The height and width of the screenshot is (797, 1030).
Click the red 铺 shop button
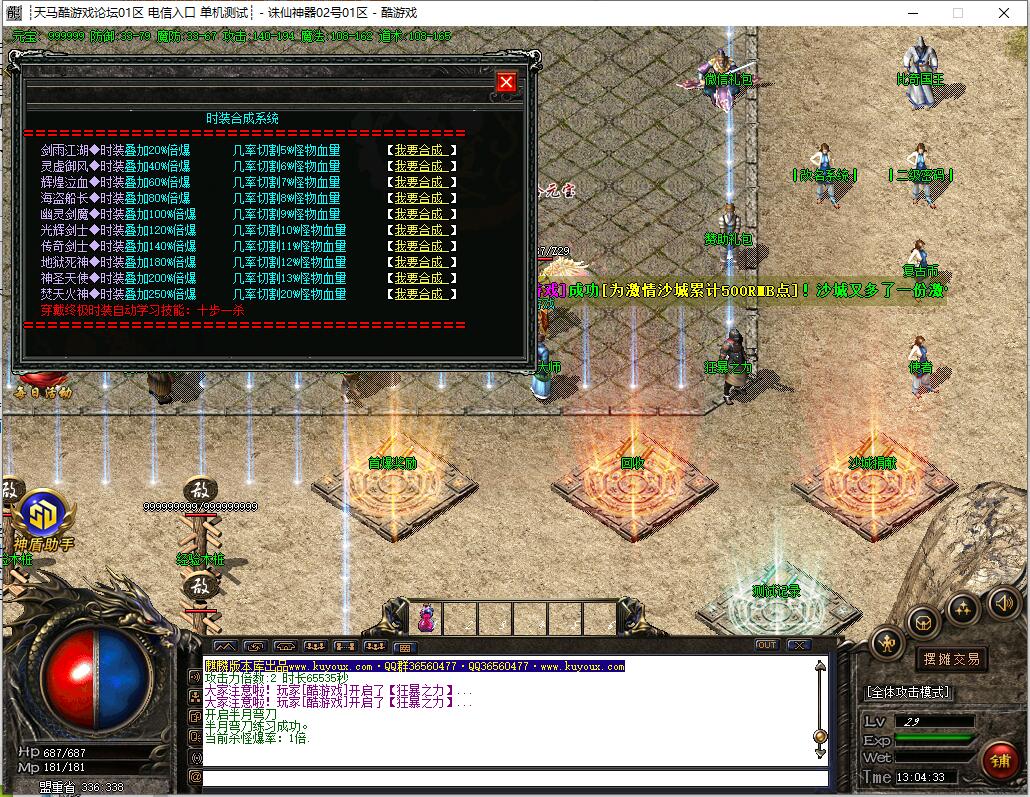(999, 761)
